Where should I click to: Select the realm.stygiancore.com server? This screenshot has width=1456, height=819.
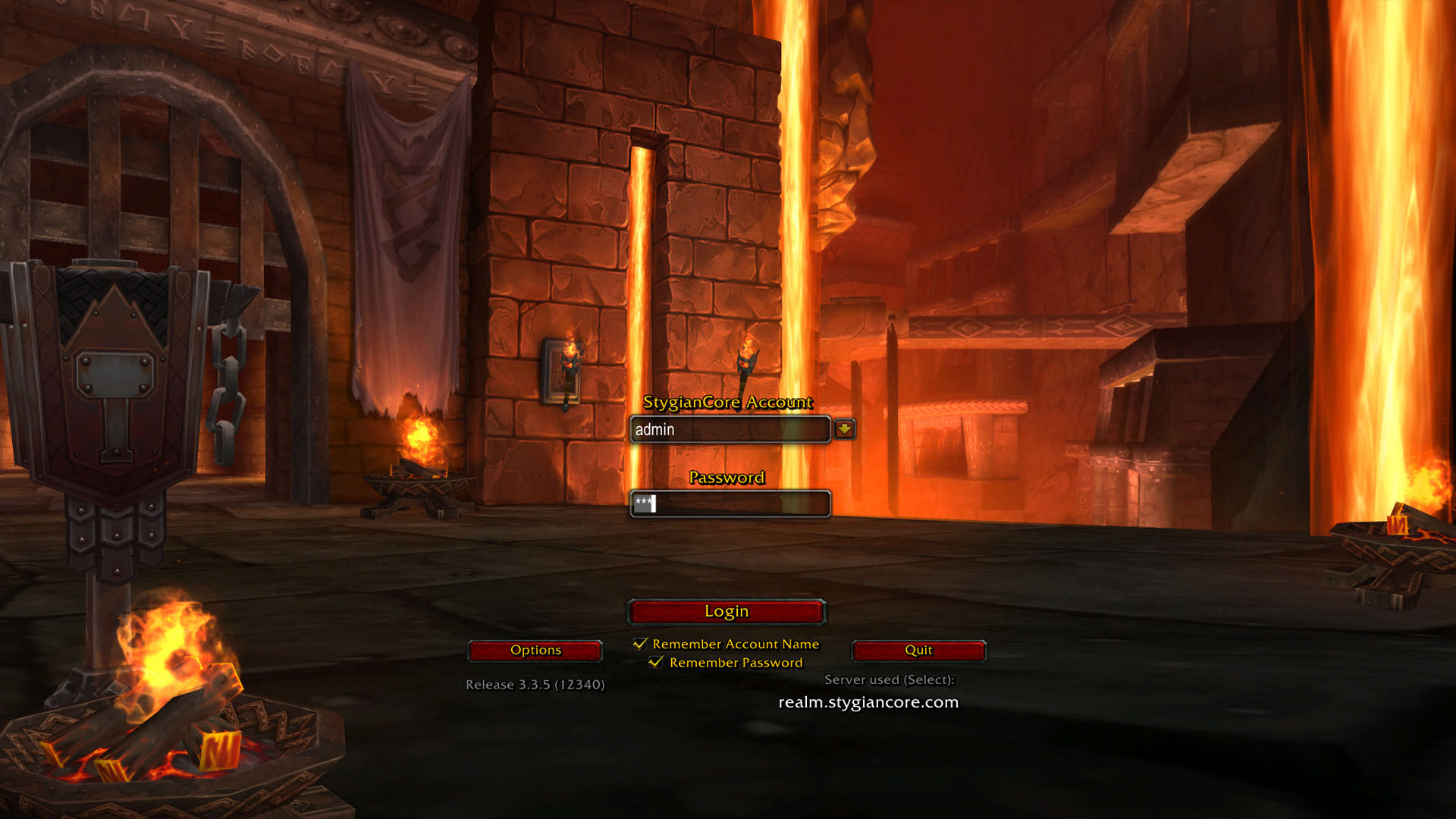coord(868,702)
